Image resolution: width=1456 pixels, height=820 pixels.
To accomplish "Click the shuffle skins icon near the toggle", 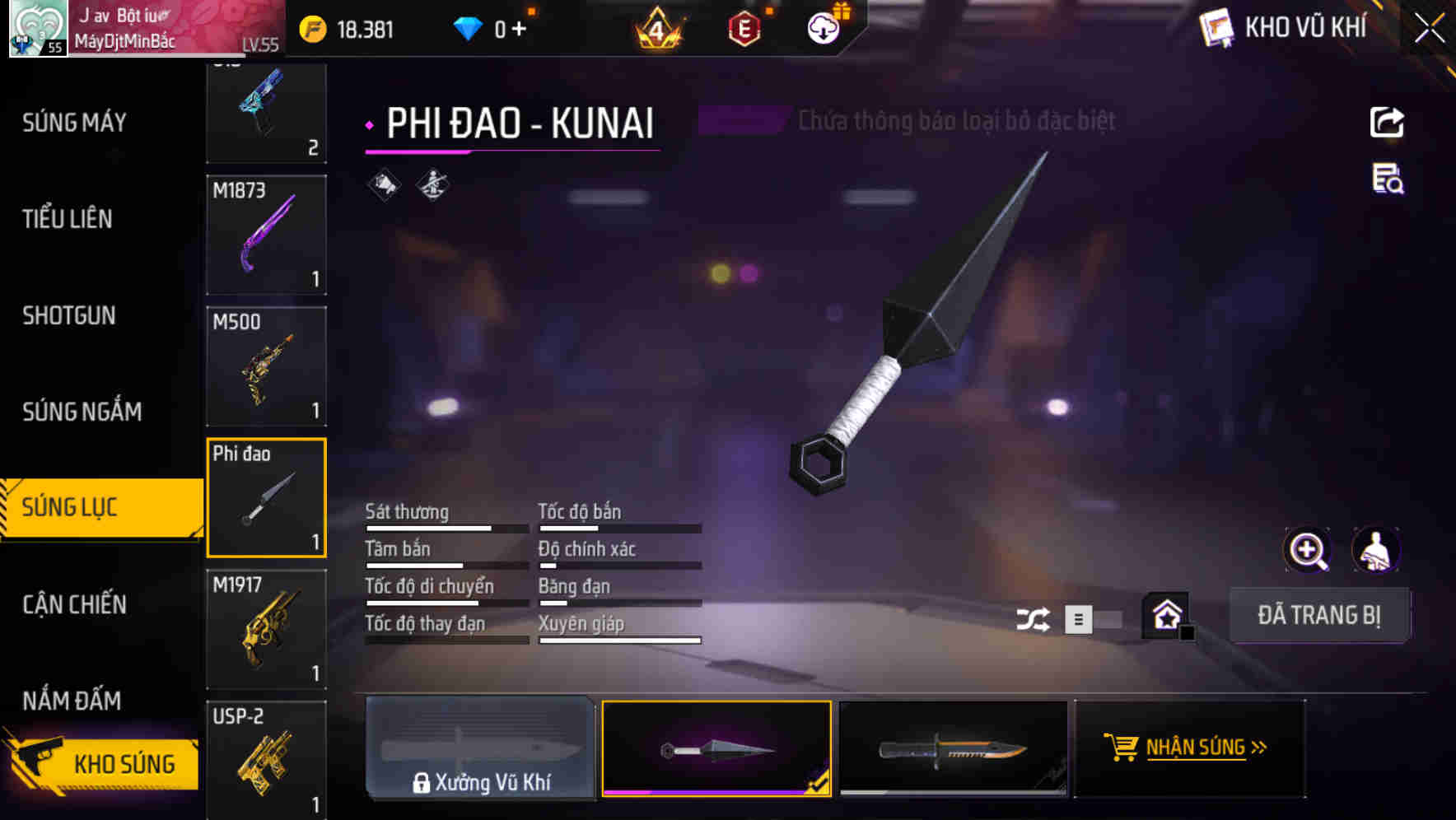I will [1034, 617].
